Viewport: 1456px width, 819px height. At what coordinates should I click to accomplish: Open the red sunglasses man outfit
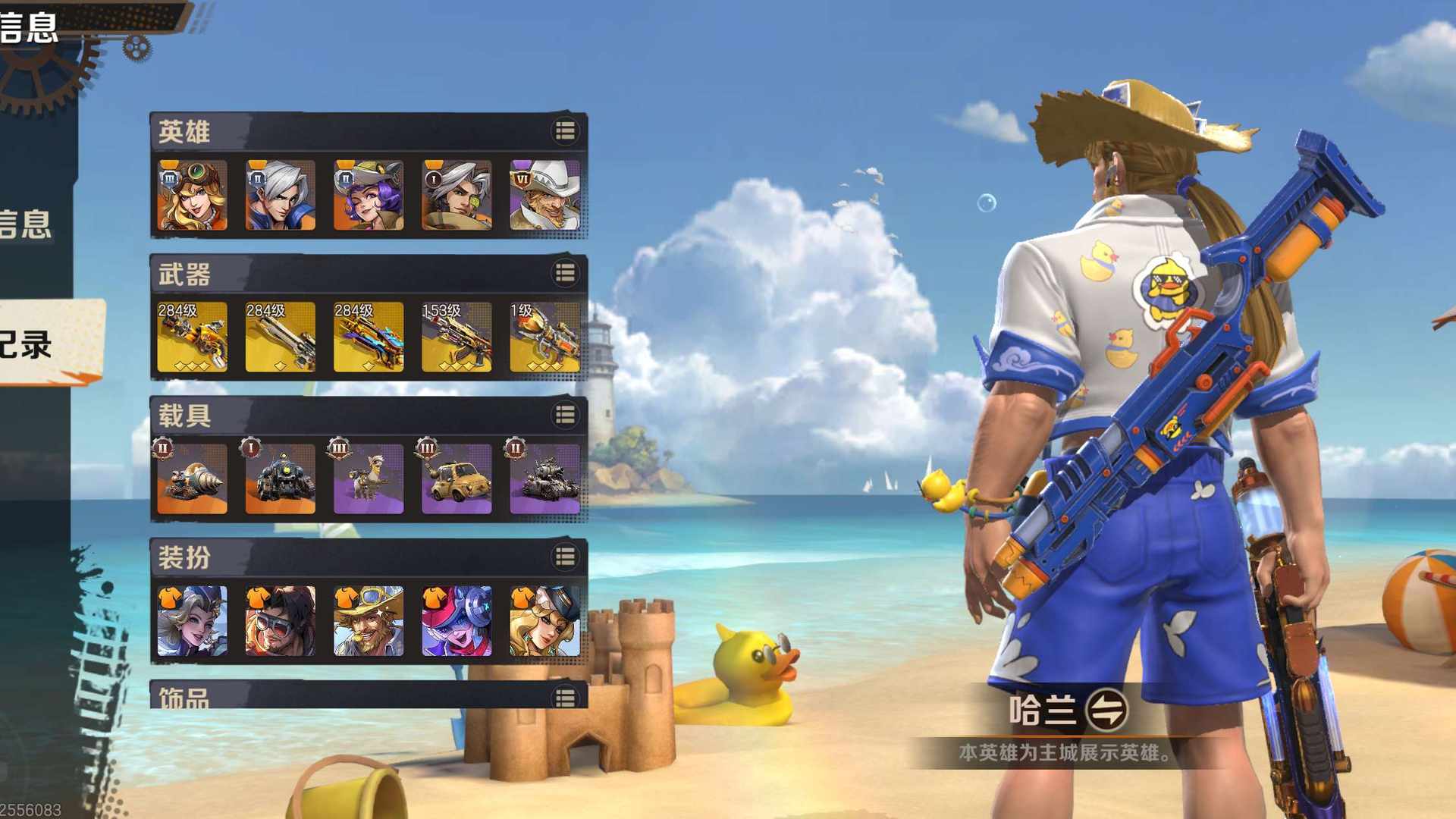[x=280, y=621]
